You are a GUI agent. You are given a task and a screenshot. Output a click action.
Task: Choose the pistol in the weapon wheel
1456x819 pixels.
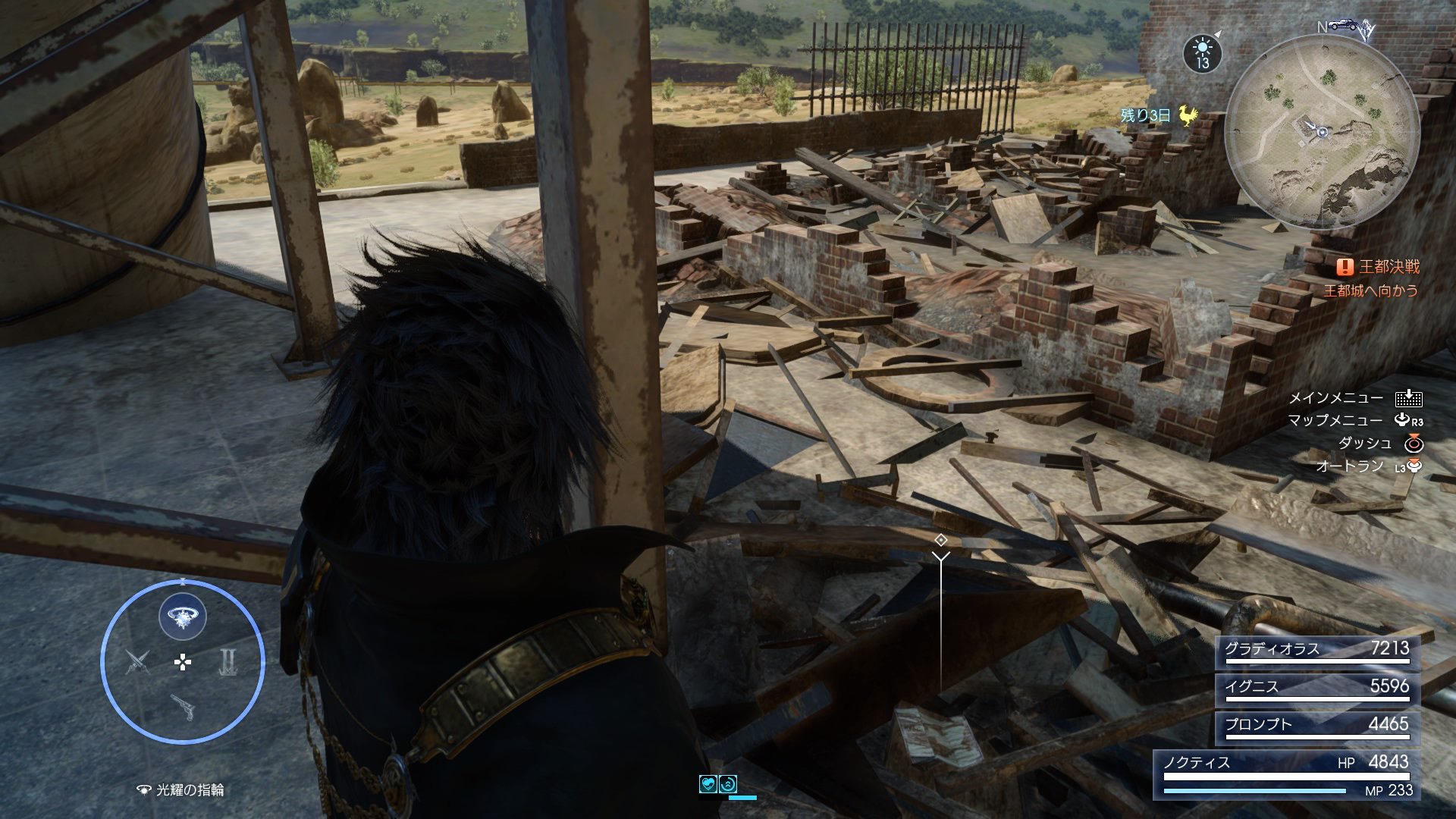(182, 707)
